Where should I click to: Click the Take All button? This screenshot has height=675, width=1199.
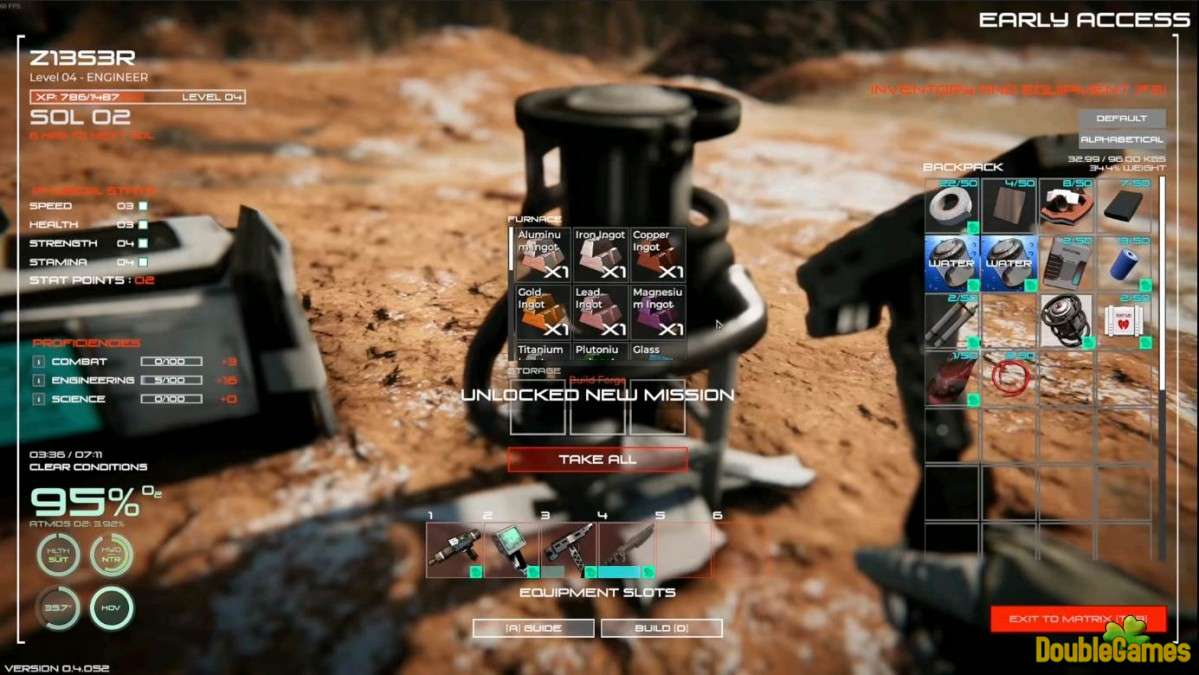click(597, 459)
